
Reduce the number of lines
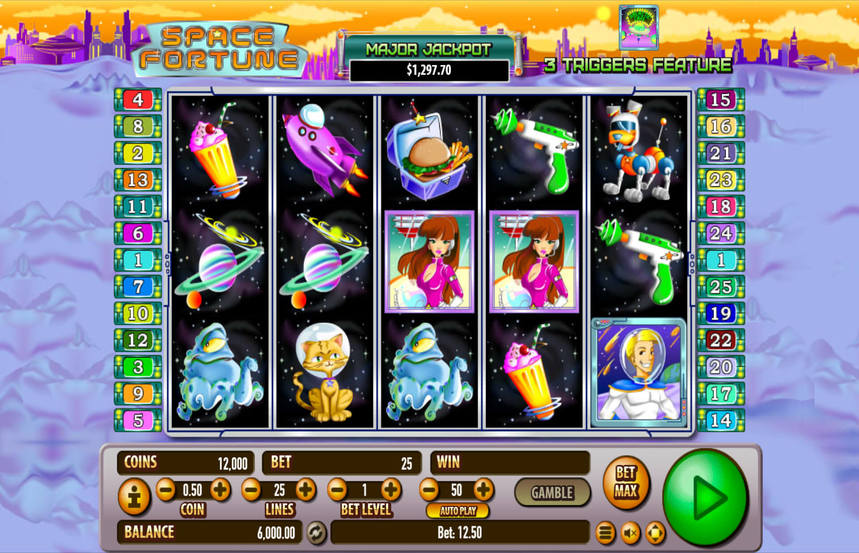coord(251,489)
